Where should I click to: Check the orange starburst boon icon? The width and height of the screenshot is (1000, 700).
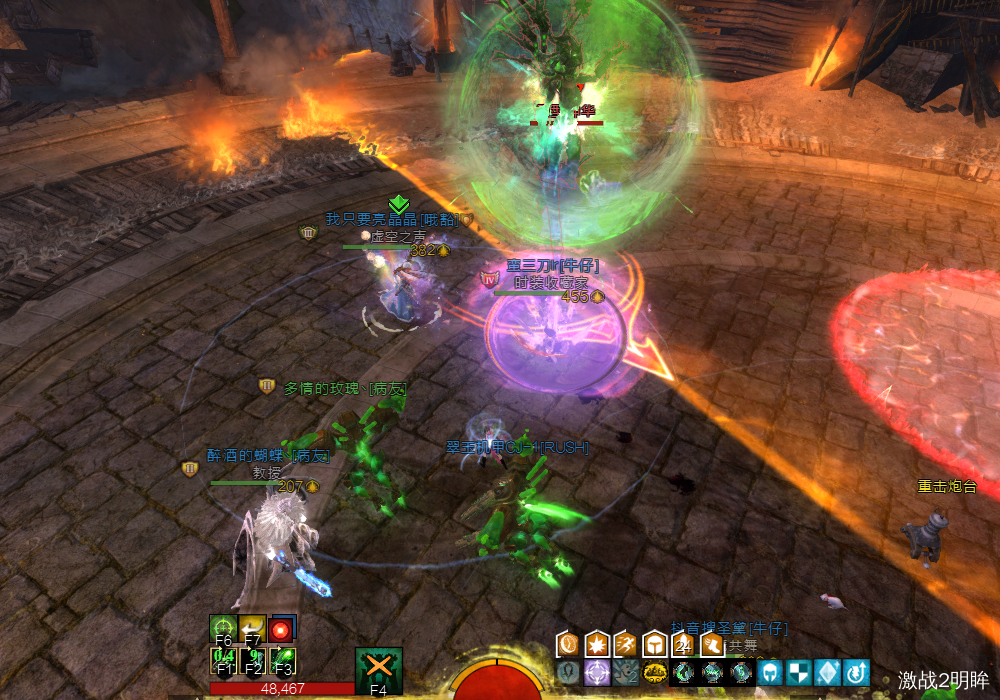pyautogui.click(x=597, y=643)
